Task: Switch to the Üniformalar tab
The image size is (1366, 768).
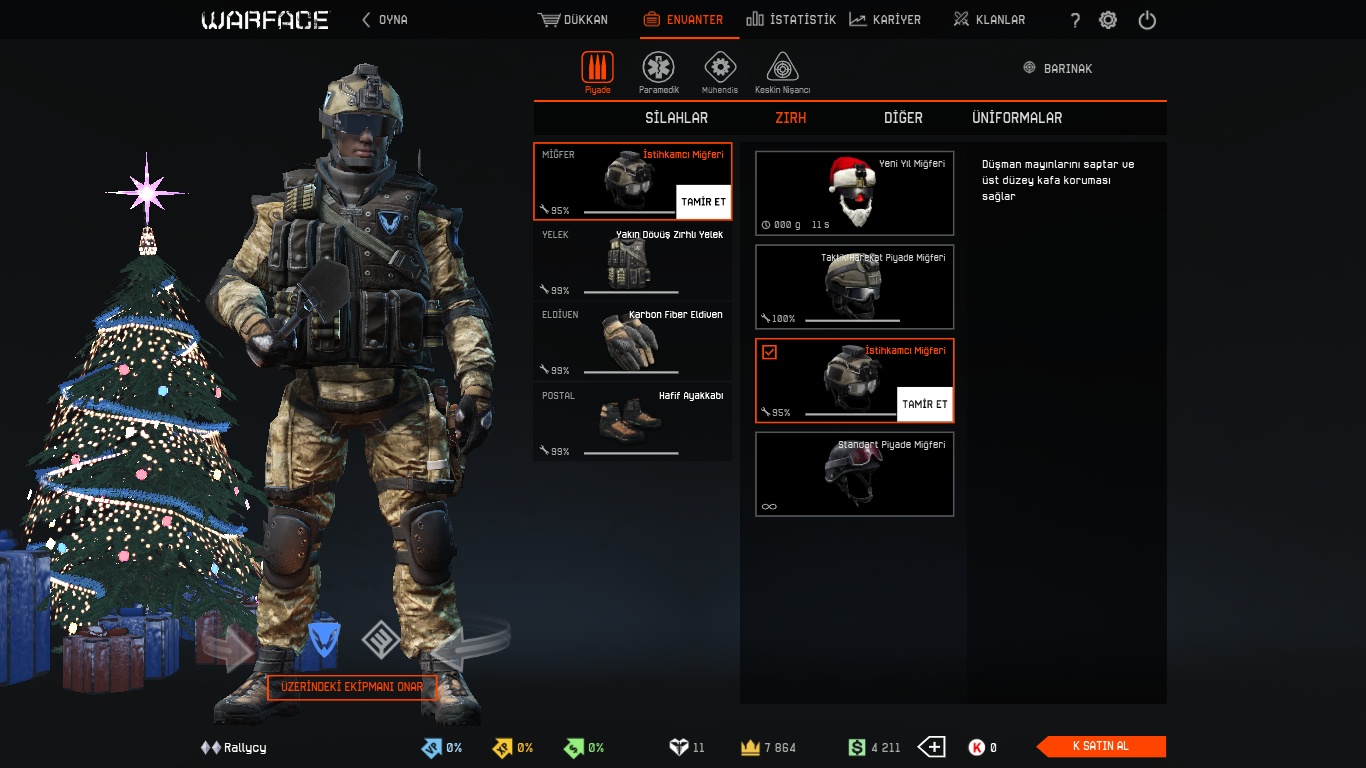Action: [x=1017, y=118]
